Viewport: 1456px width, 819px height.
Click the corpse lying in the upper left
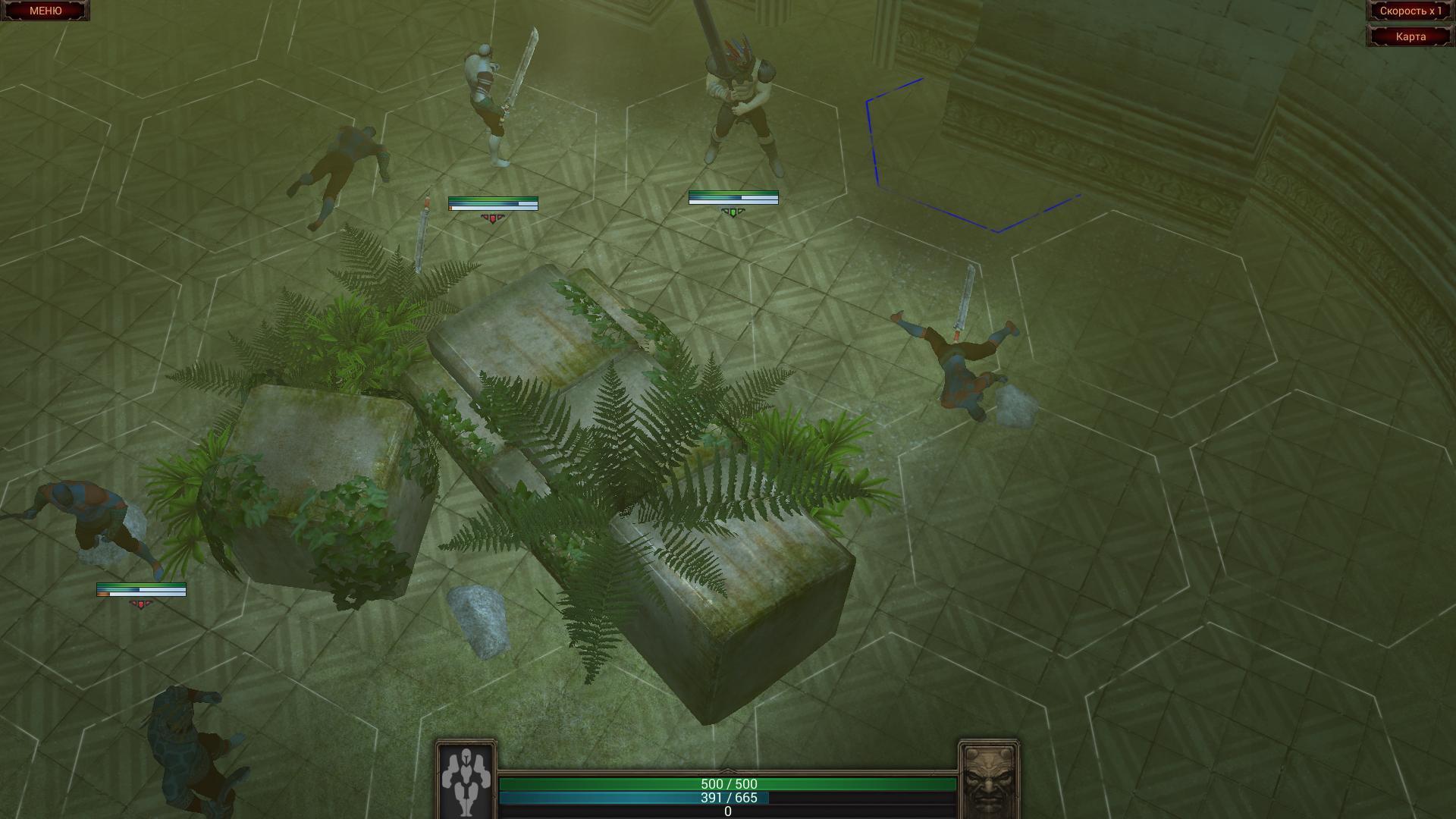(345, 167)
